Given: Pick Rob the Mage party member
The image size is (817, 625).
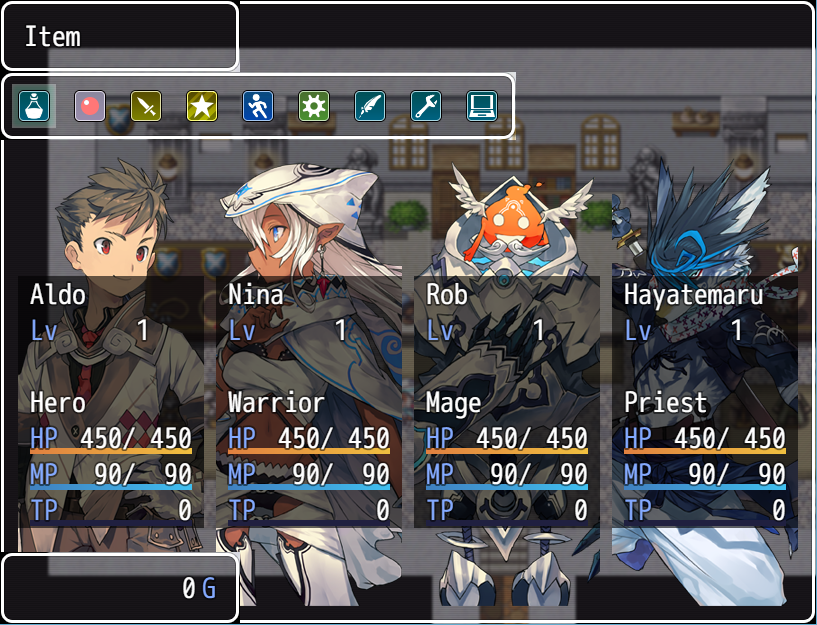Looking at the screenshot, I should (x=507, y=400).
